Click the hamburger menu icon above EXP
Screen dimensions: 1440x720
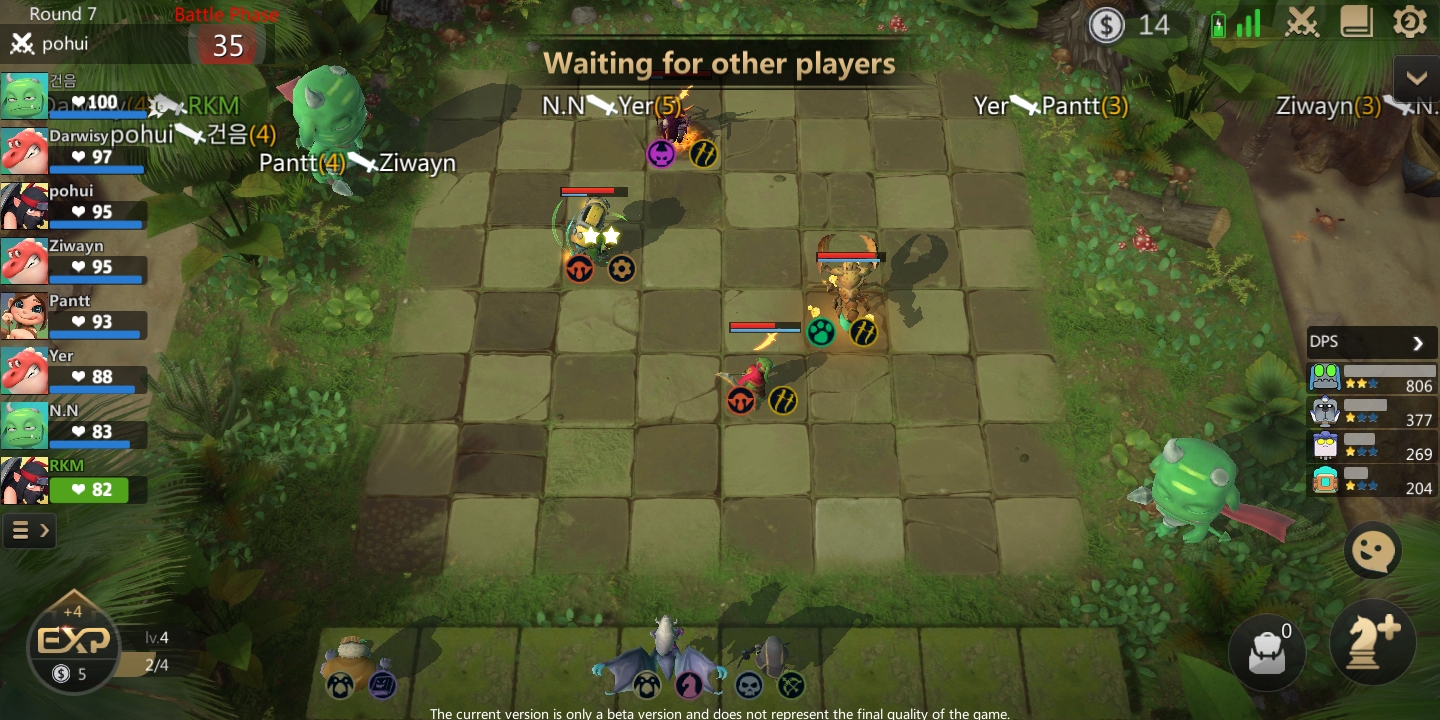click(x=22, y=530)
